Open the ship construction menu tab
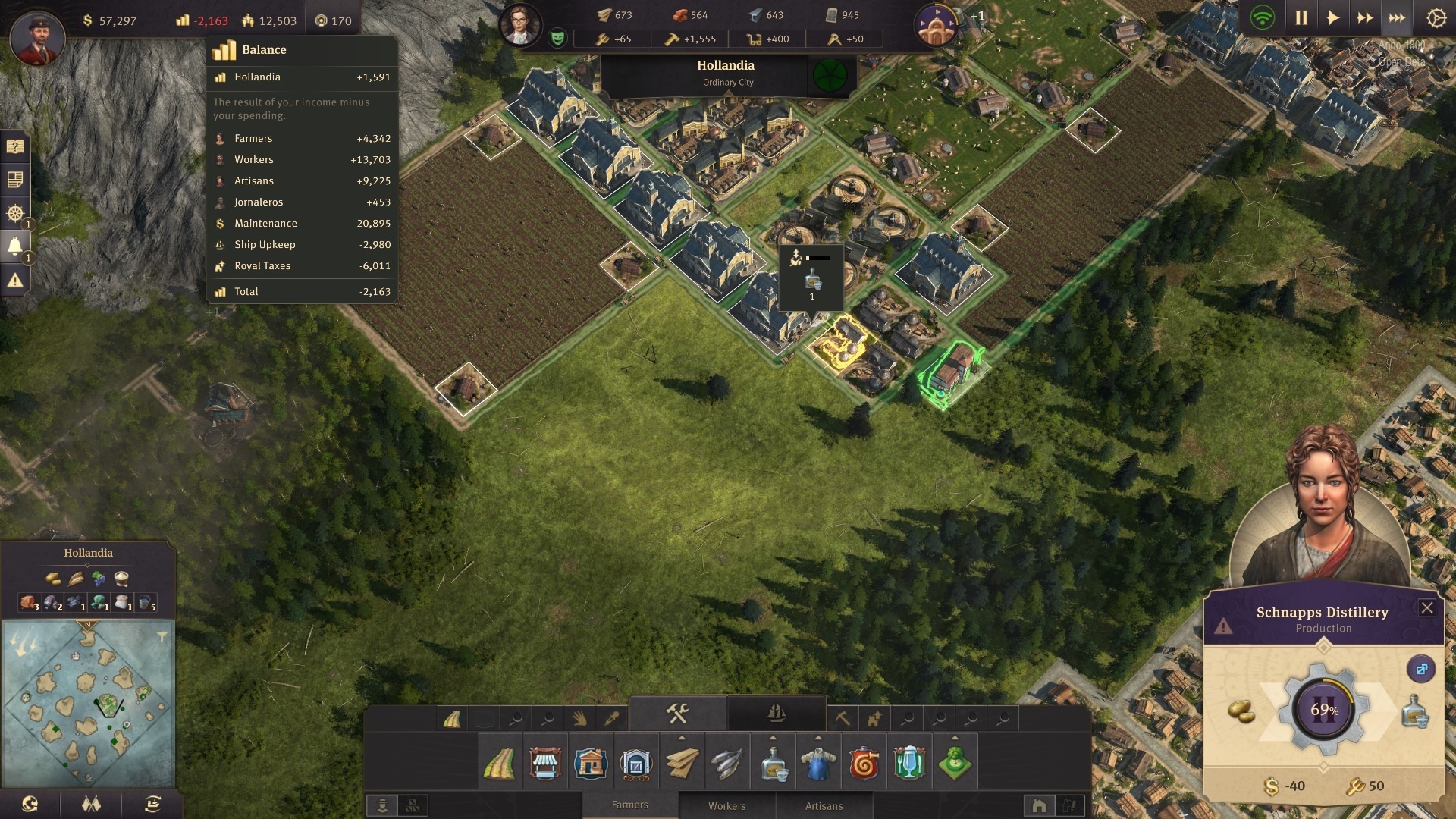The width and height of the screenshot is (1456, 819). pyautogui.click(x=776, y=713)
